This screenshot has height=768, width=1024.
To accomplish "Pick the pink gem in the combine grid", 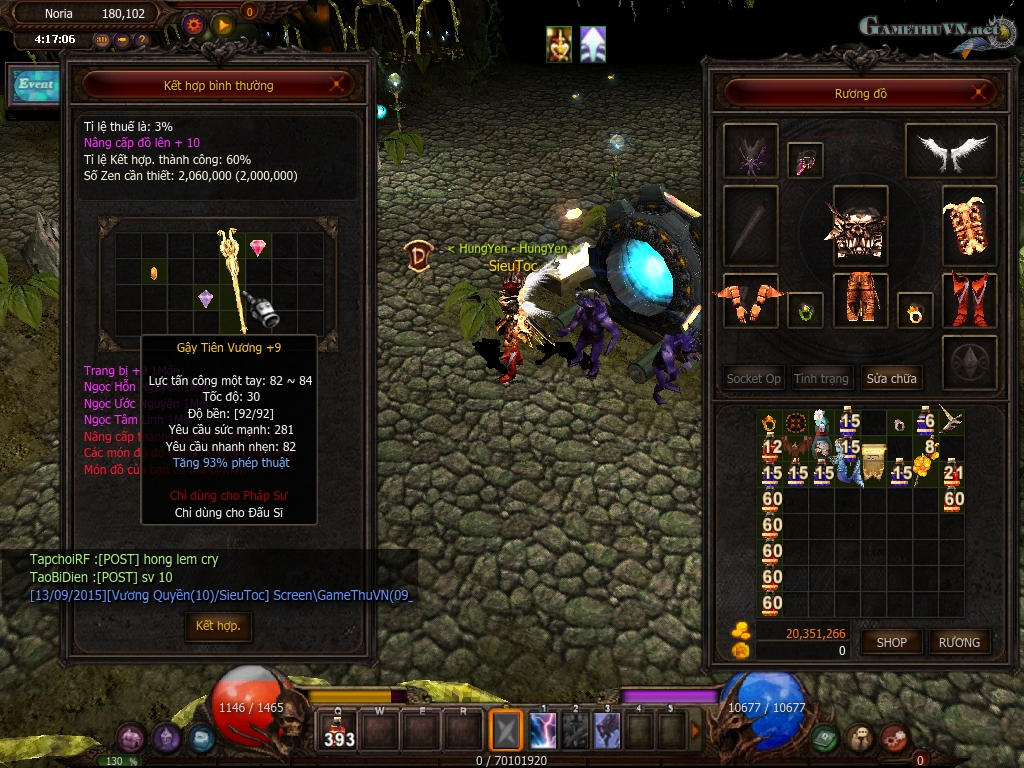I will point(258,247).
